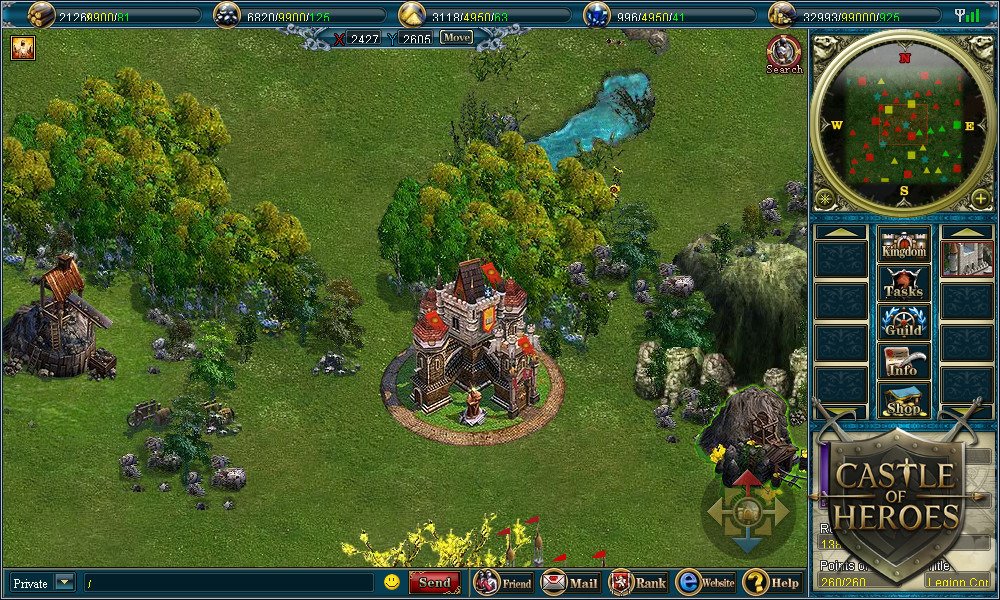Viewport: 1000px width, 600px height.
Task: Open the Kingdom menu
Action: click(x=903, y=243)
